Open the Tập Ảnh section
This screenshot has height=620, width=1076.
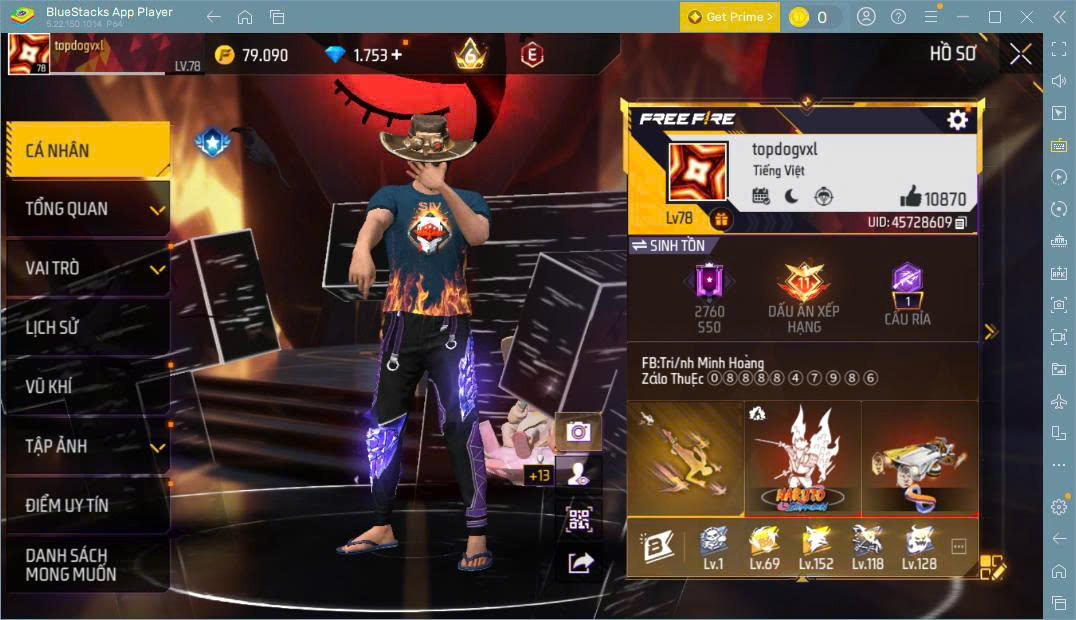point(87,446)
